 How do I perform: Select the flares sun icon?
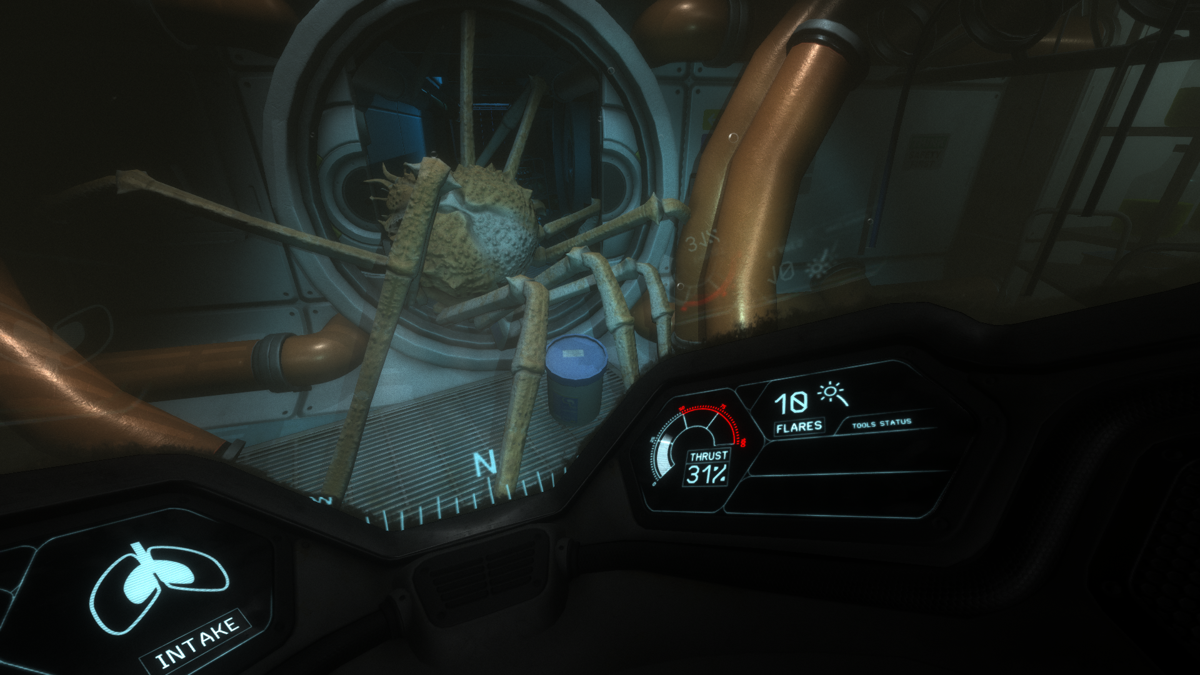pyautogui.click(x=832, y=393)
